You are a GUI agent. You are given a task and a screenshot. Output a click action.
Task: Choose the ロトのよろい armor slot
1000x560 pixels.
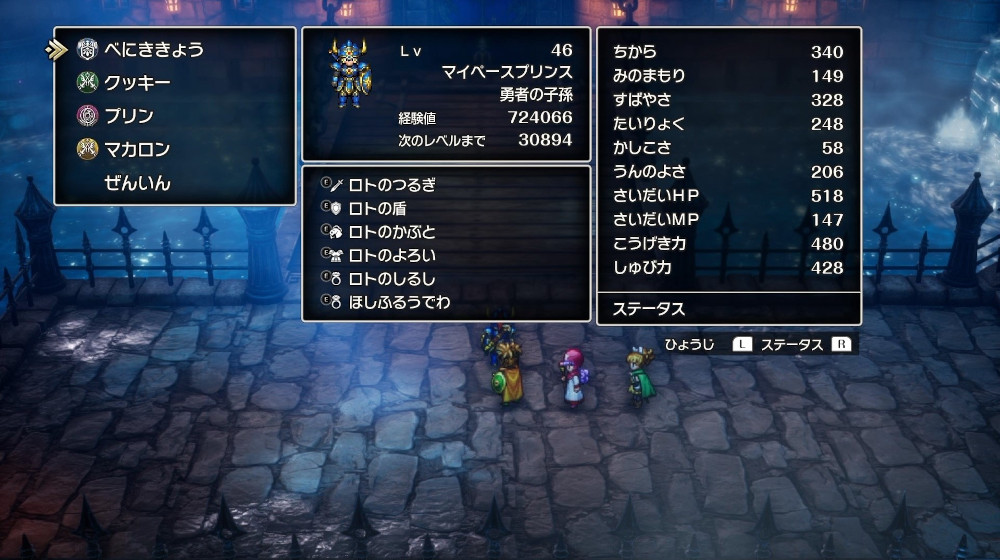tap(392, 255)
